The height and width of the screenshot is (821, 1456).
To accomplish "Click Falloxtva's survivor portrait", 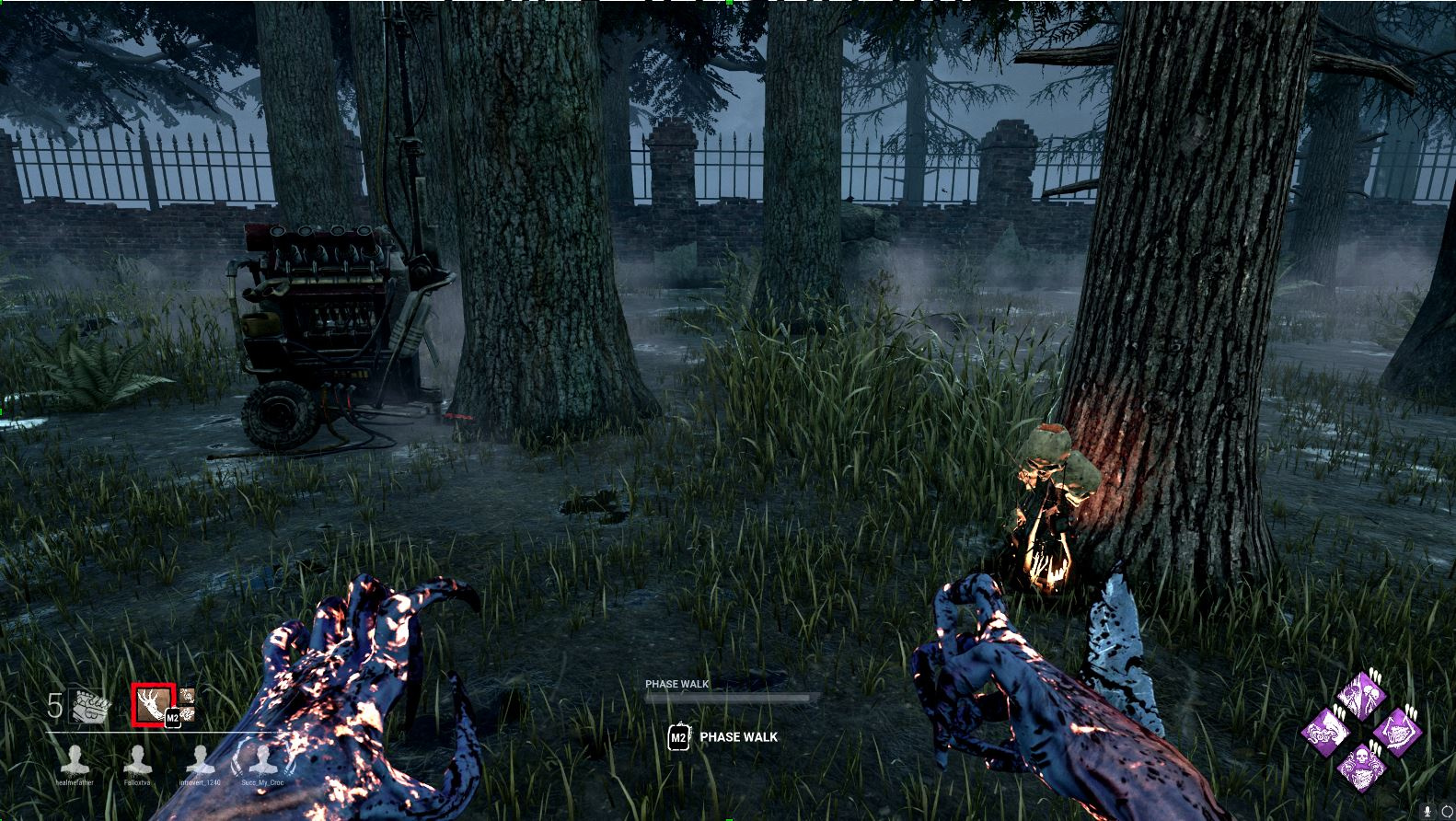I will coord(139,758).
